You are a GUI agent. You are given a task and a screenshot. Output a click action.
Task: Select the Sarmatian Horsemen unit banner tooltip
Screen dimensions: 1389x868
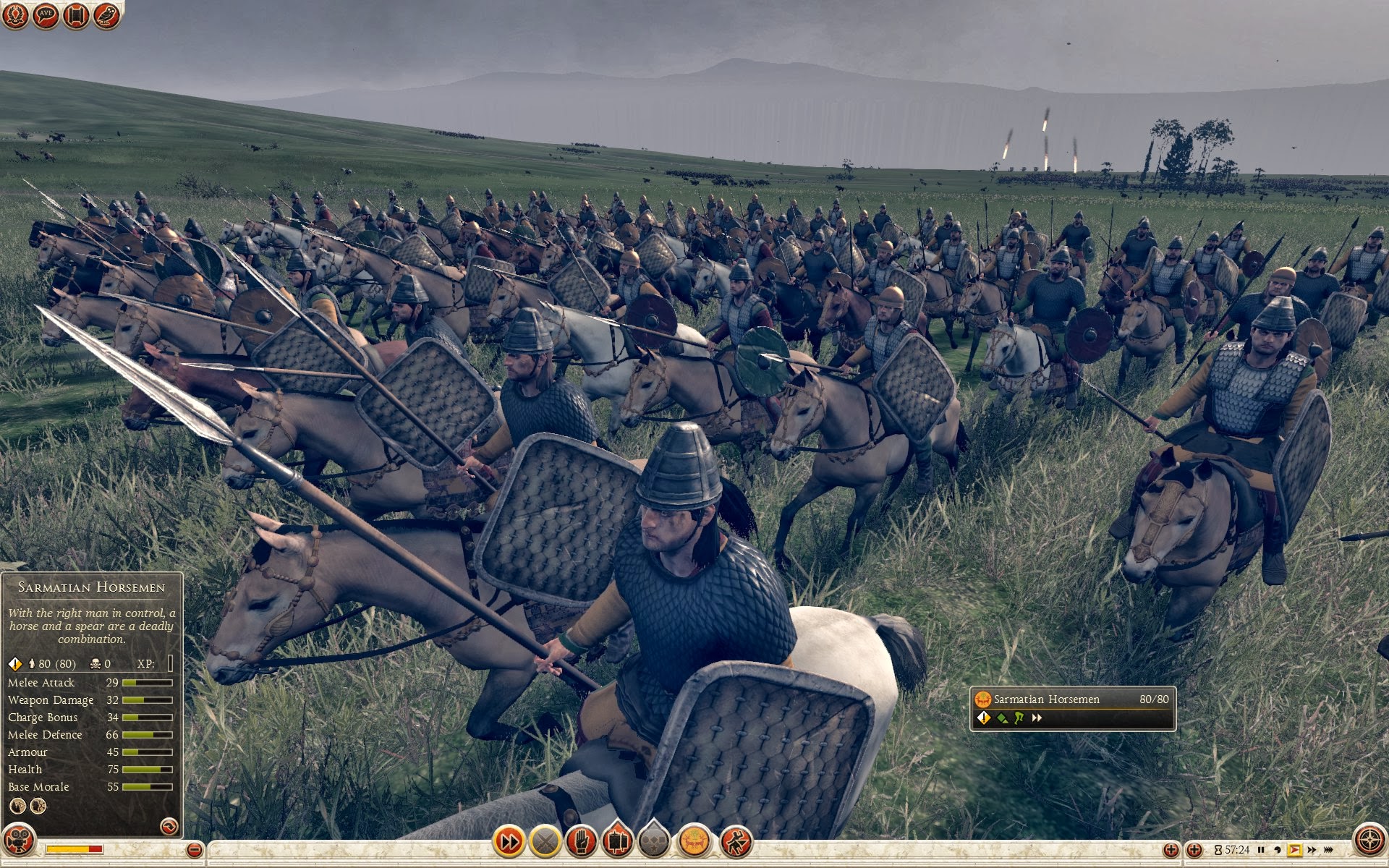click(1071, 708)
